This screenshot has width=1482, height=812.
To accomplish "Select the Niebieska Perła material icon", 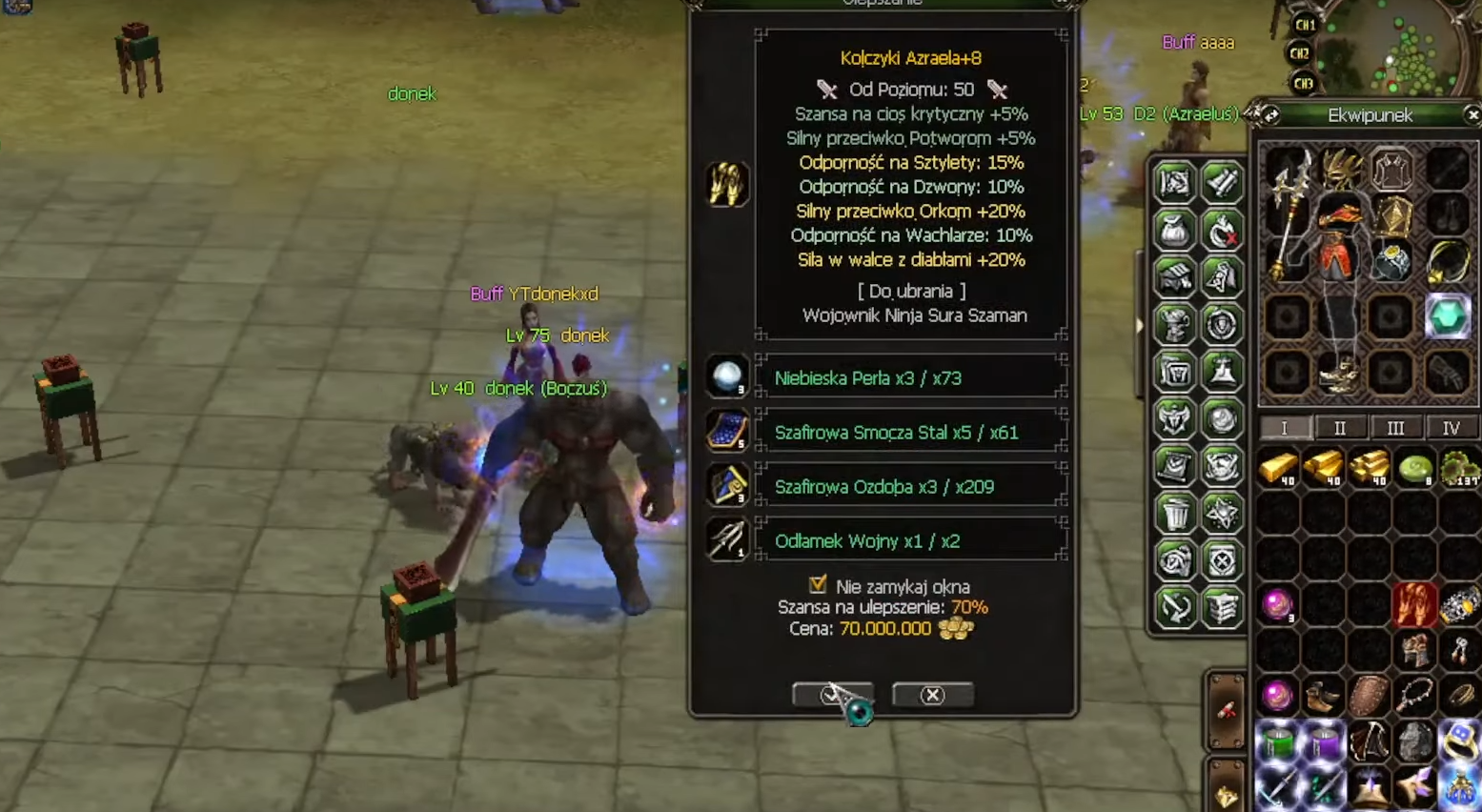I will tap(727, 377).
